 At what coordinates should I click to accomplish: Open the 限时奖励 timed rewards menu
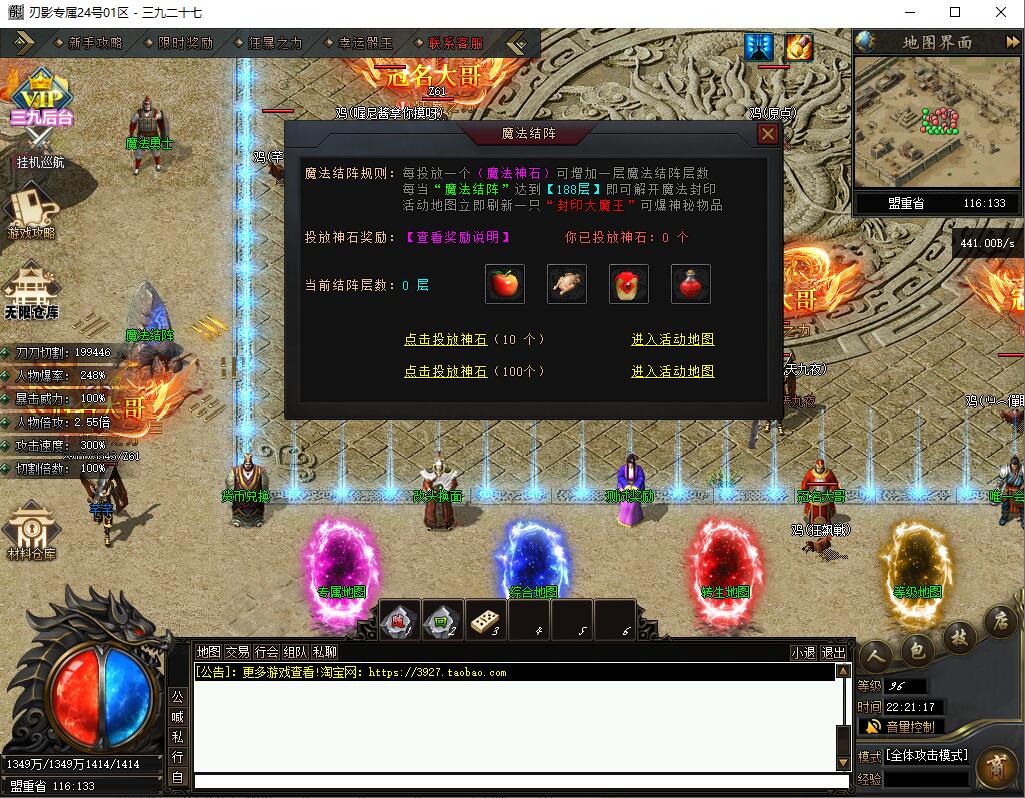[x=185, y=43]
